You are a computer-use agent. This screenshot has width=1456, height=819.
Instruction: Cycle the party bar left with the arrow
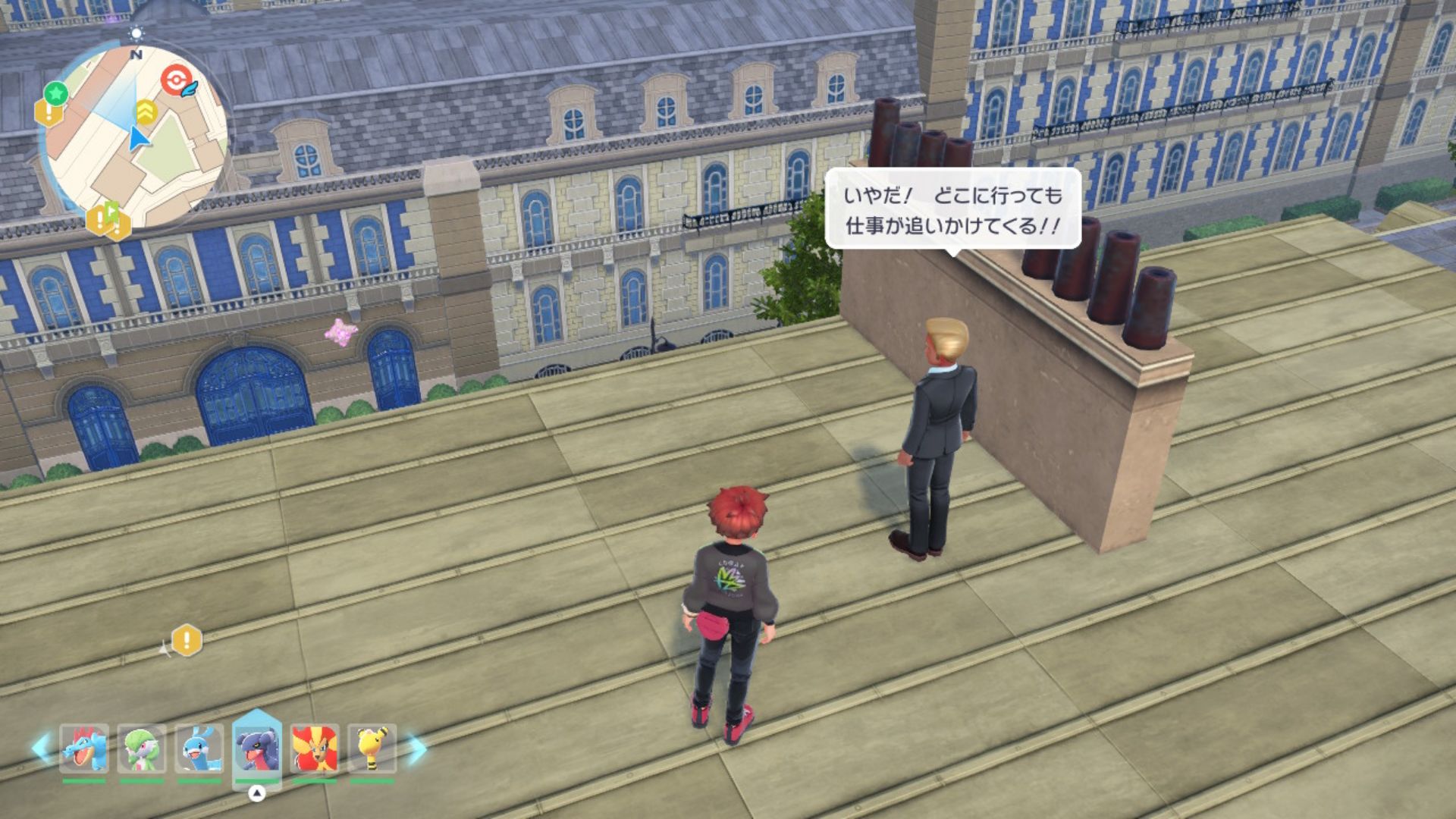coord(42,748)
